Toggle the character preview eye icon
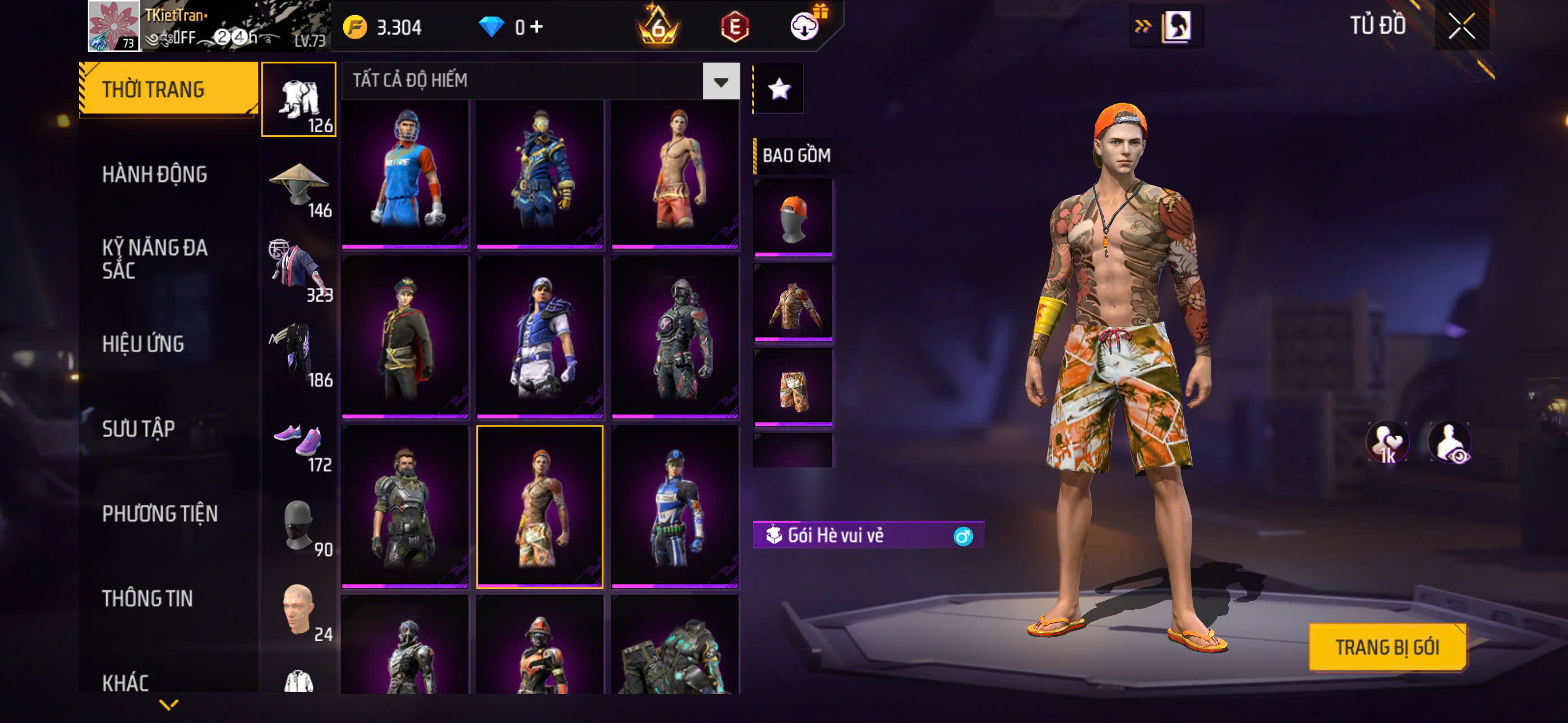The width and height of the screenshot is (1568, 723). [x=1450, y=442]
